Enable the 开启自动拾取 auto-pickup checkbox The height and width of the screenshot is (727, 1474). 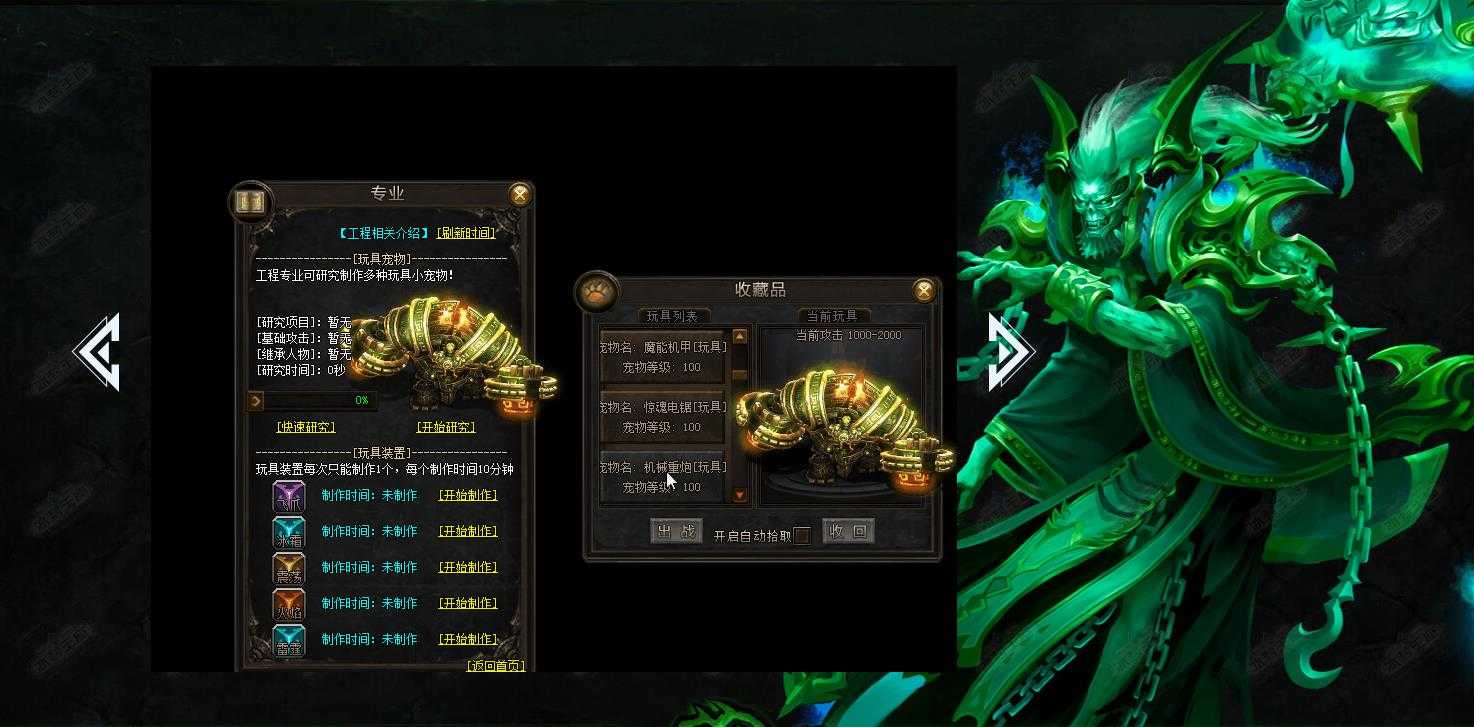click(x=801, y=536)
